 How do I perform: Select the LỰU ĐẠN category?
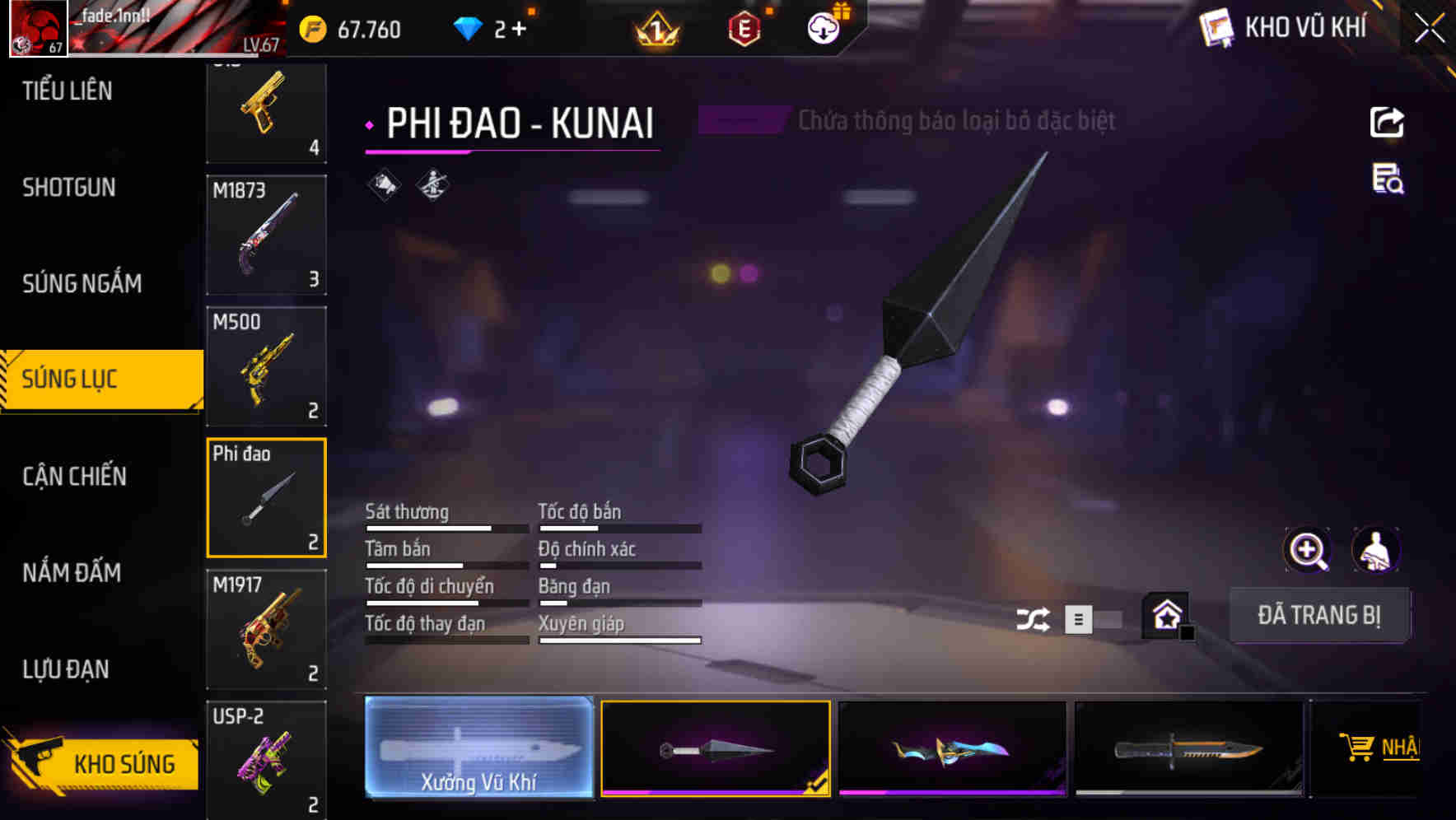click(66, 669)
